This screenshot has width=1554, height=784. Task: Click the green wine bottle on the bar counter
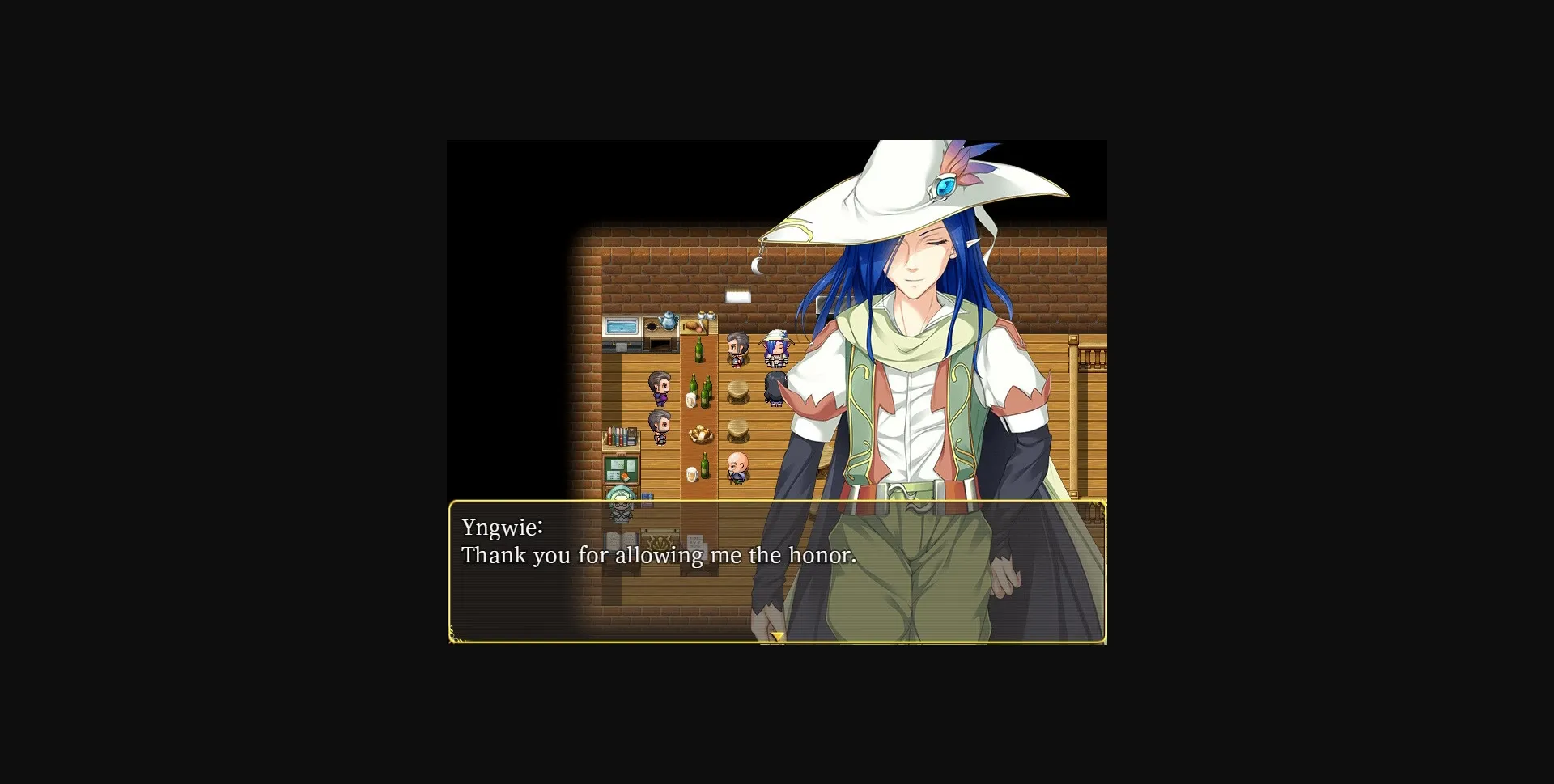[x=698, y=350]
